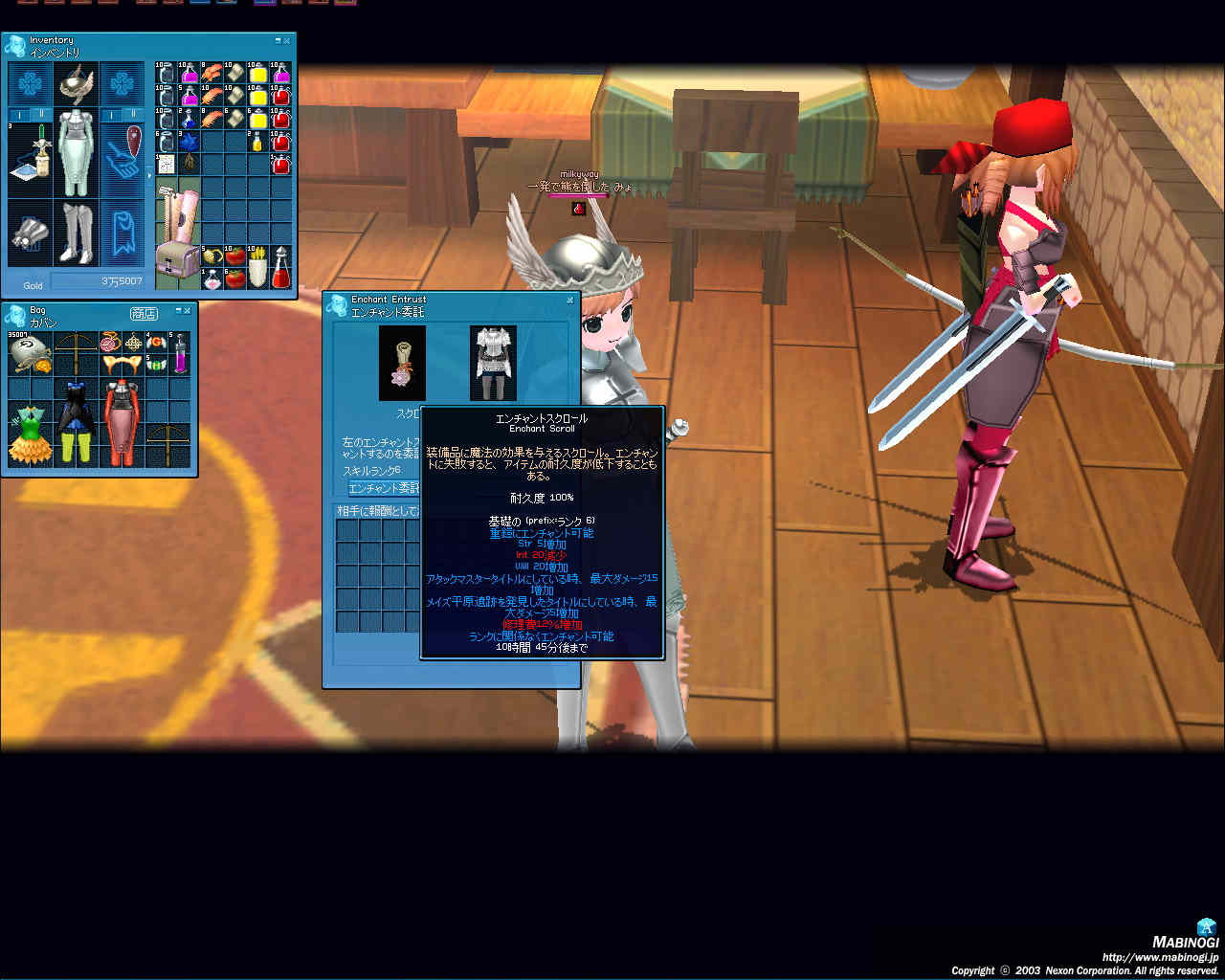1225x980 pixels.
Task: Click the エンチャント委託 entrust button
Action: tap(383, 488)
